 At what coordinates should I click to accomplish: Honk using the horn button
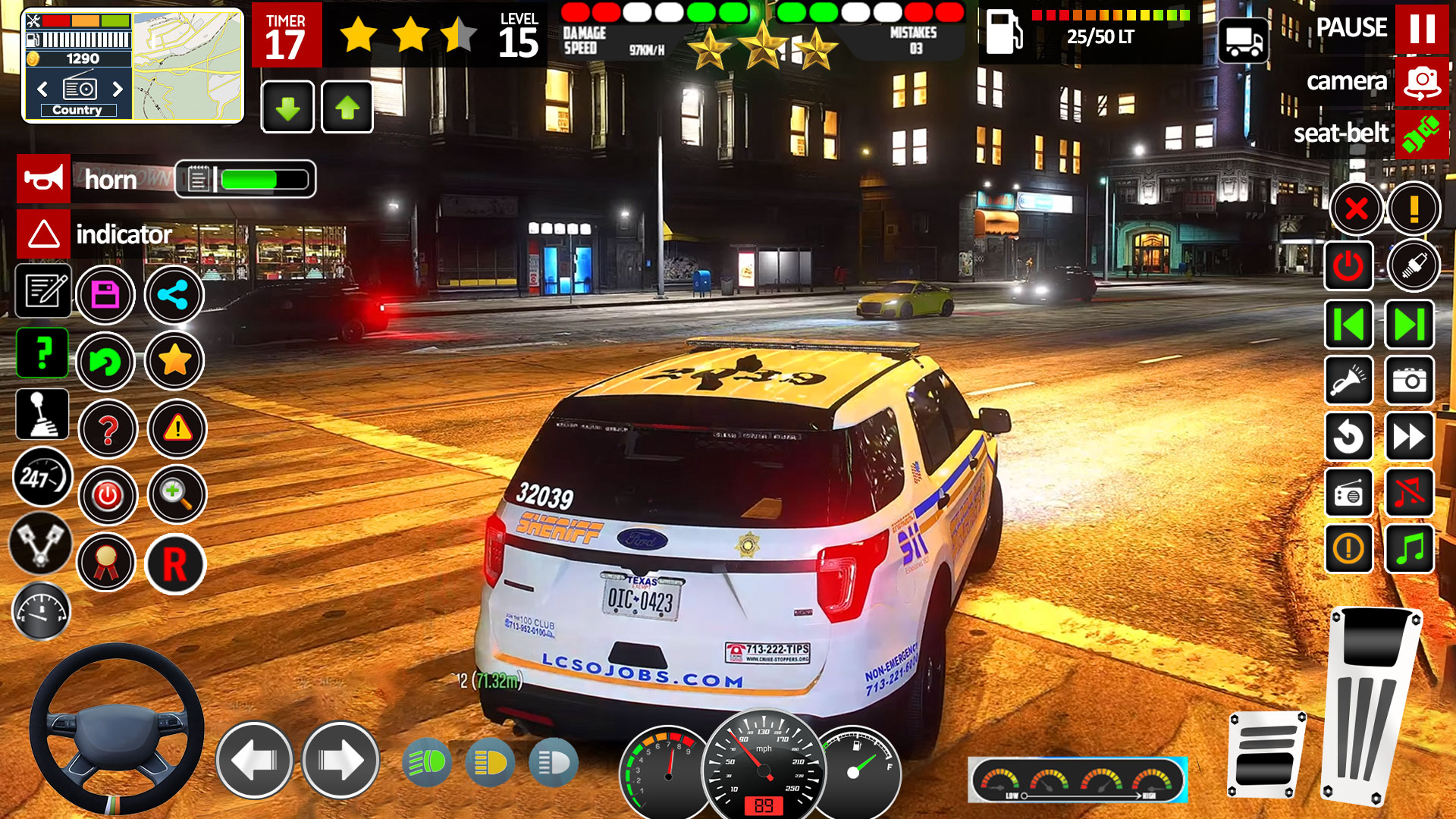point(44,179)
